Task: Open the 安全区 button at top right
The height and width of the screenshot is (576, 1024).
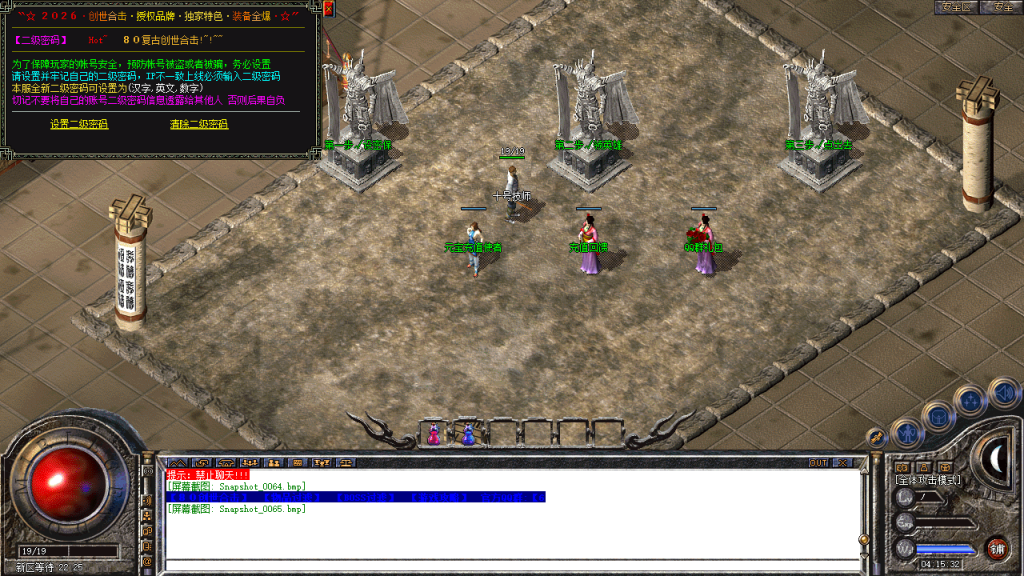Action: (955, 7)
